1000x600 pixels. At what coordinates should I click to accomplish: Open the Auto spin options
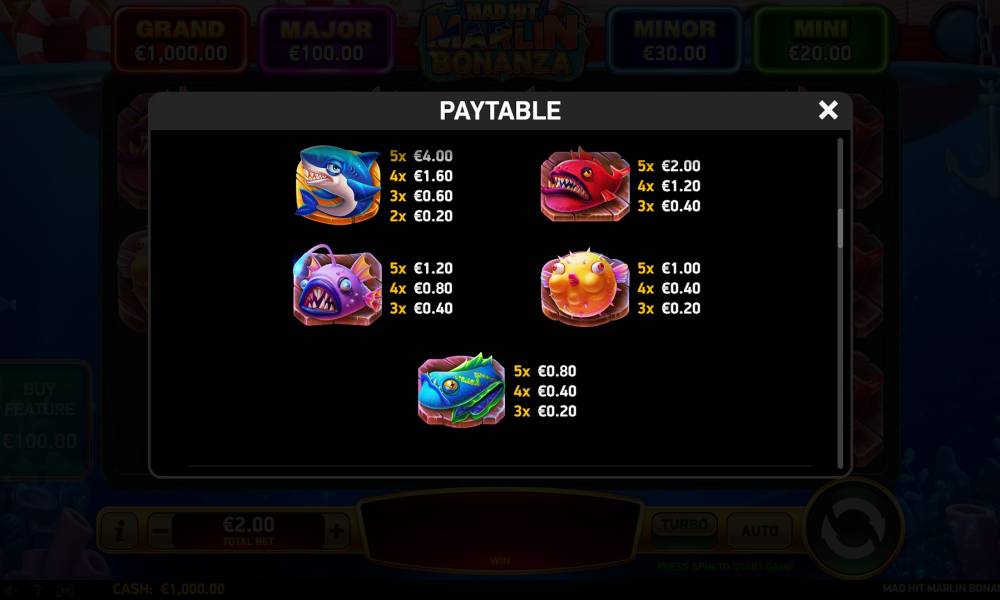[x=760, y=529]
